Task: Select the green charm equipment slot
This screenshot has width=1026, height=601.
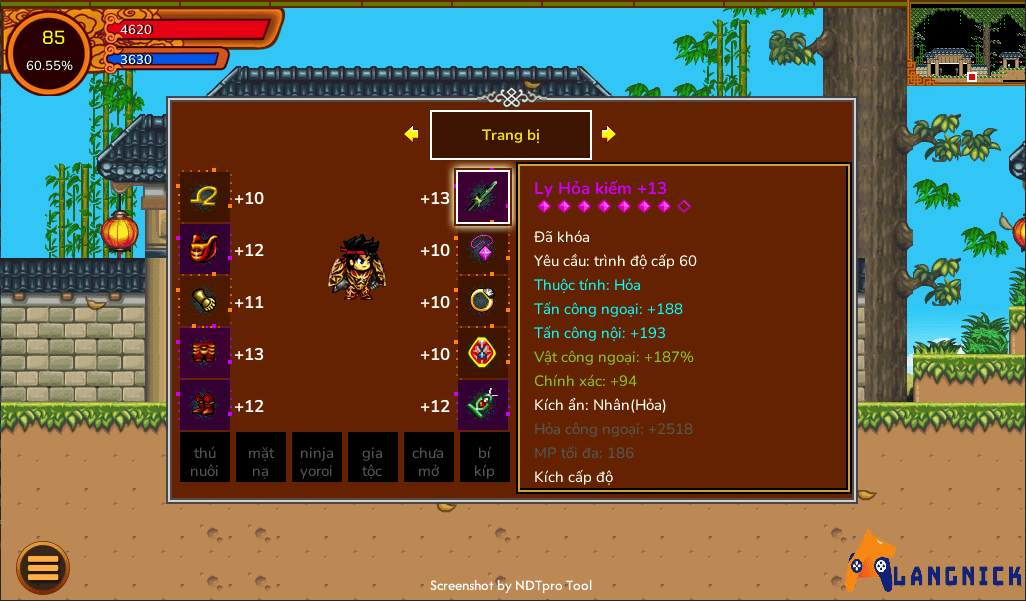Action: tap(483, 405)
